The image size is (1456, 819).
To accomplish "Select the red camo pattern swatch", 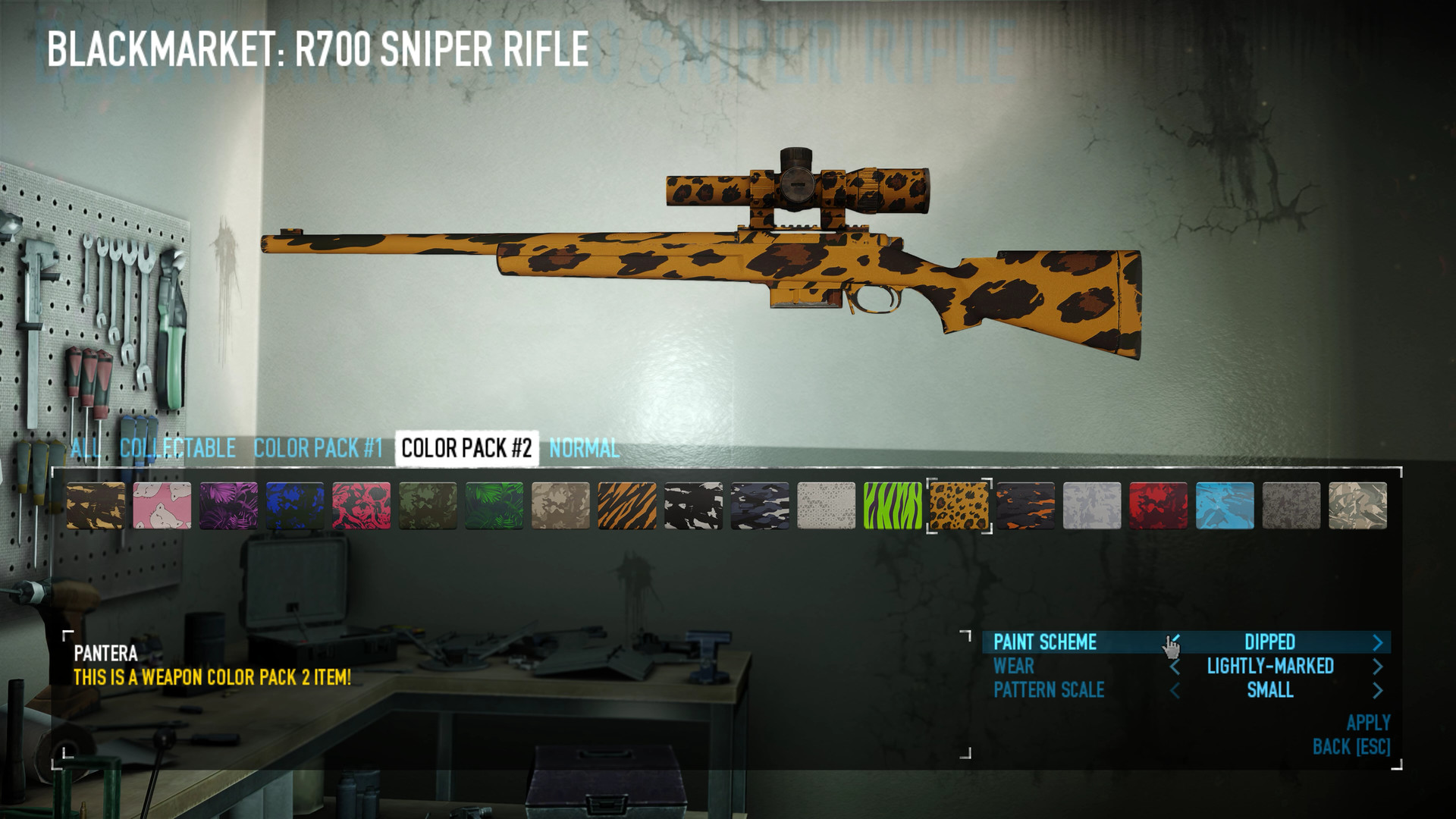I will point(1158,505).
